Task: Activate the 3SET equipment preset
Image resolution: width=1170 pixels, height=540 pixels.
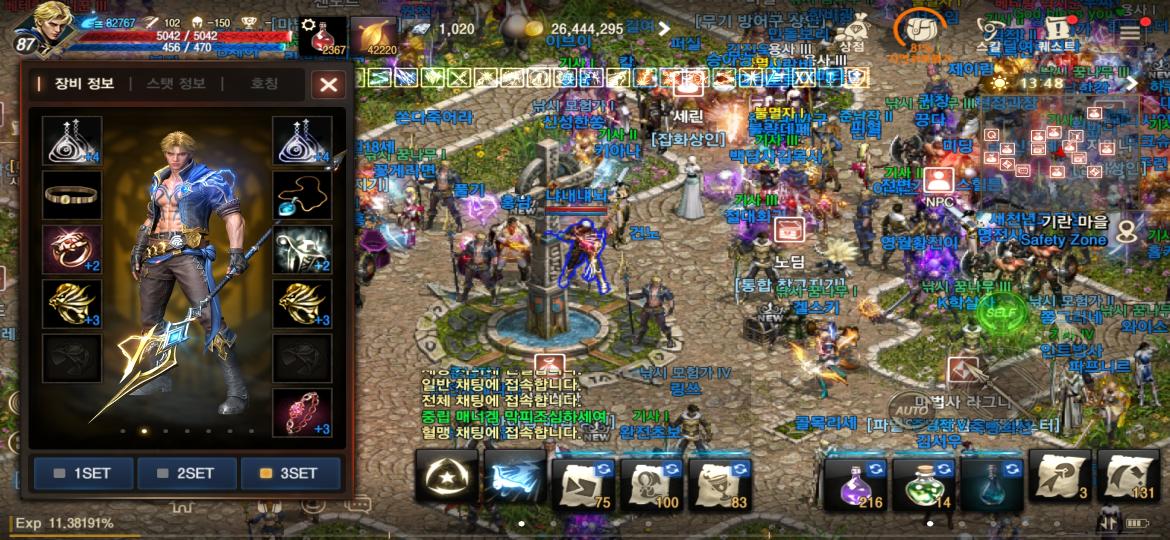Action: [291, 473]
